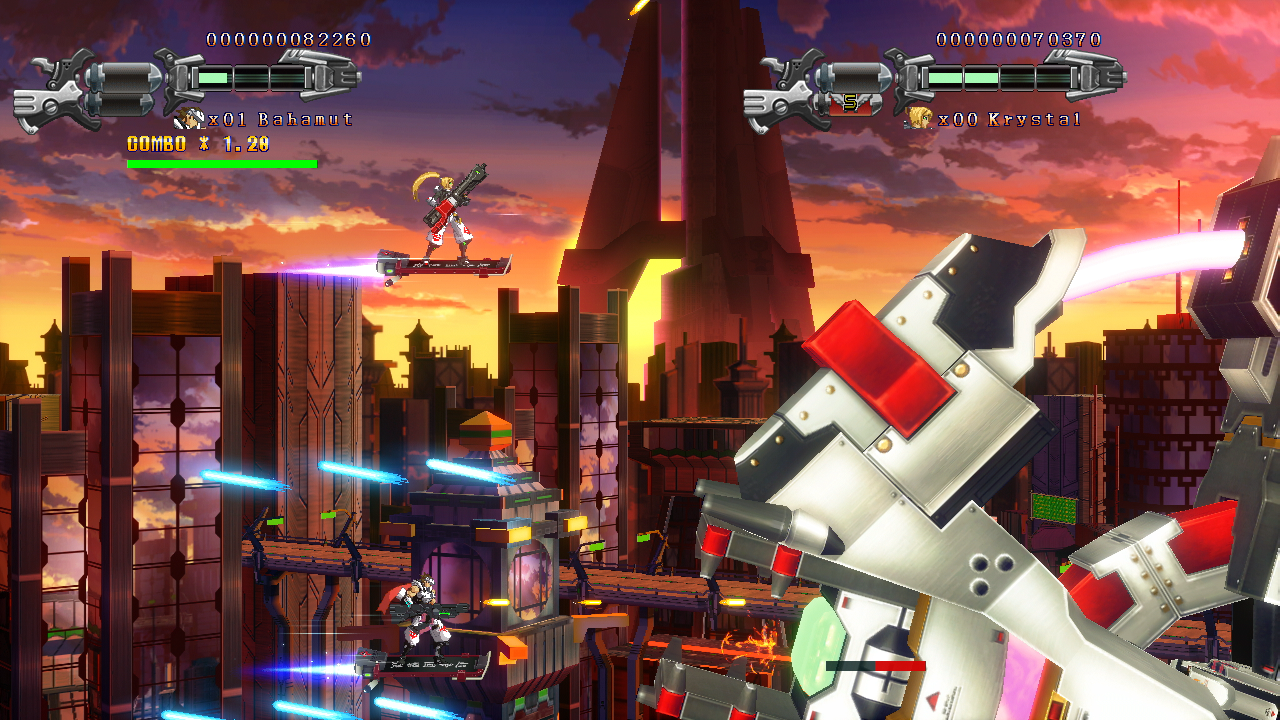This screenshot has height=720, width=1280.
Task: Click Krystal's blonde character portrait icon
Action: [x=919, y=119]
